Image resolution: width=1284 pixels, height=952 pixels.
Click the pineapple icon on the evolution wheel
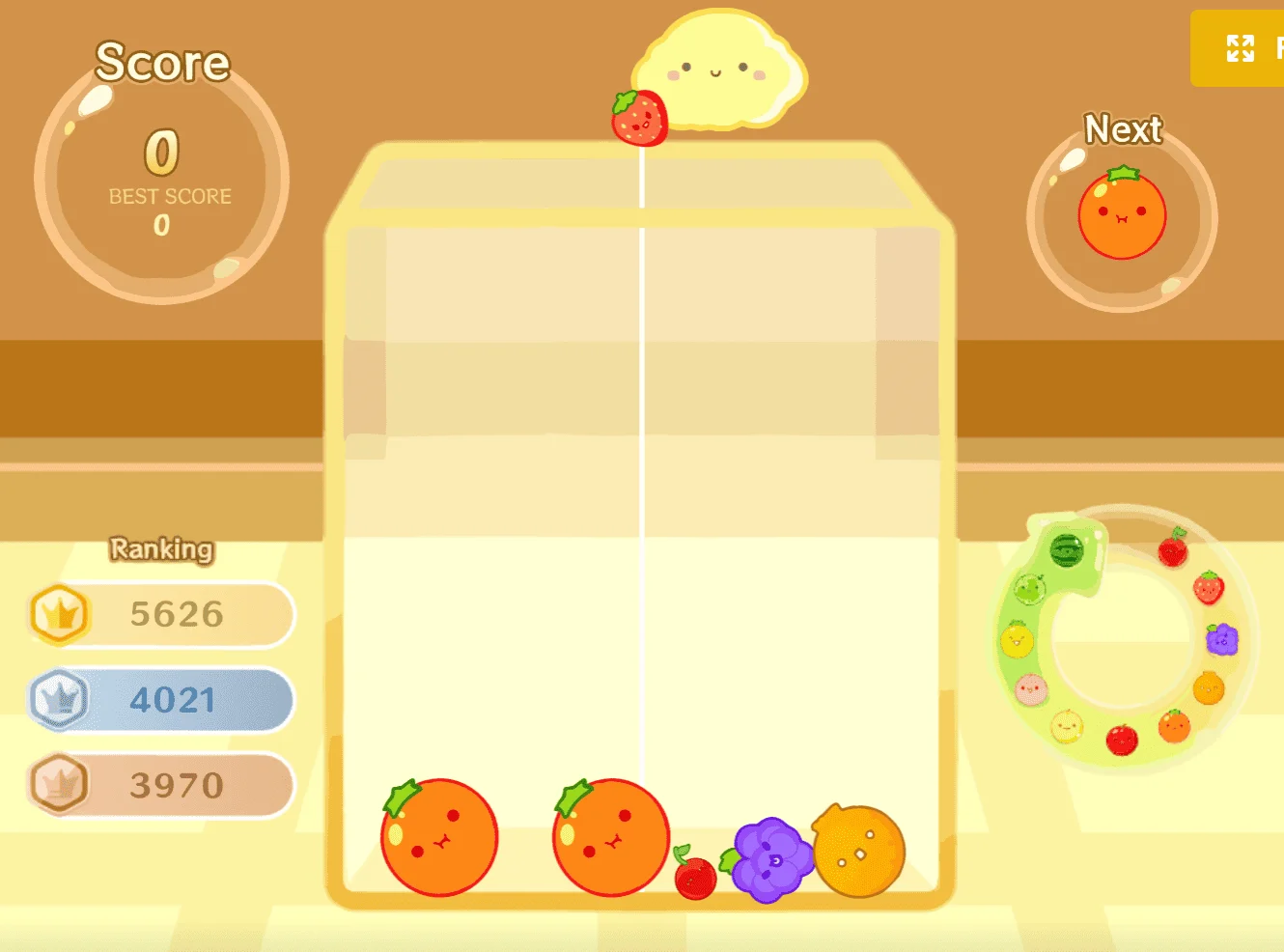tap(1017, 639)
